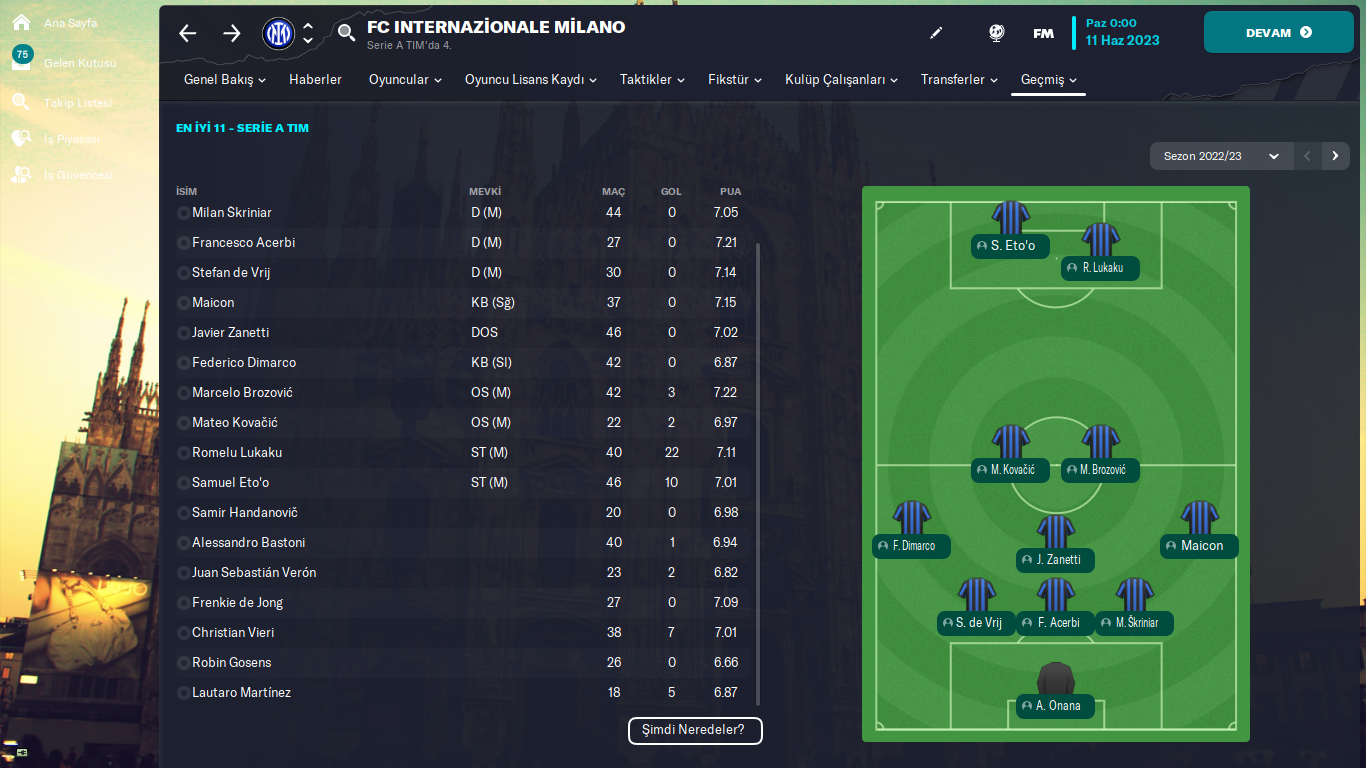Open Gelen Kutusu inbox
The height and width of the screenshot is (768, 1366).
[79, 63]
